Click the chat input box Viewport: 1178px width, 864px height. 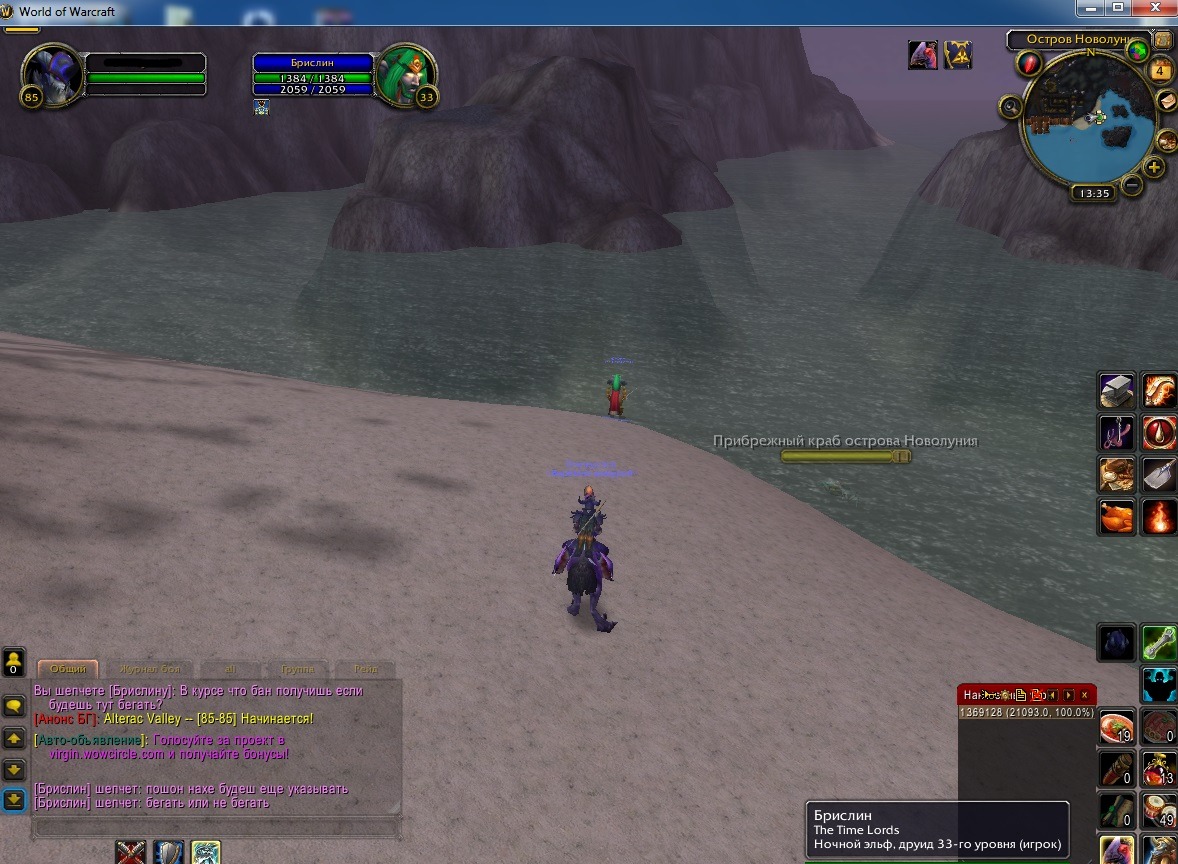[x=216, y=828]
